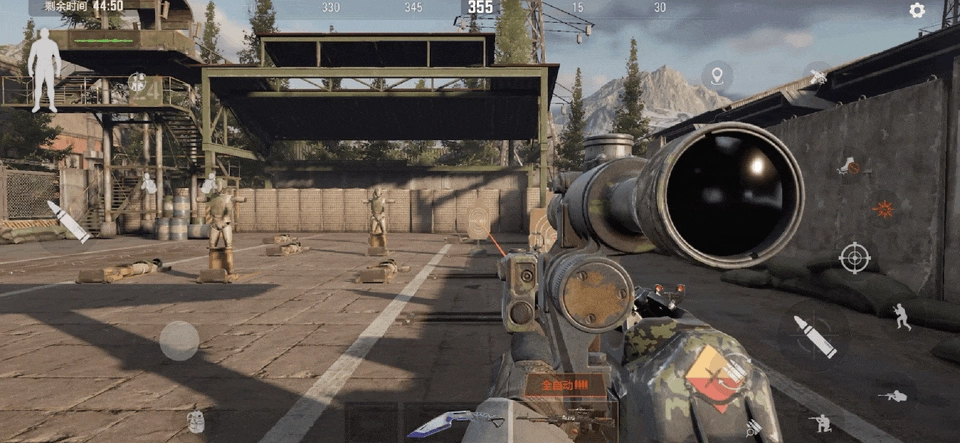Open the settings gear
The width and height of the screenshot is (960, 443).
(x=917, y=11)
